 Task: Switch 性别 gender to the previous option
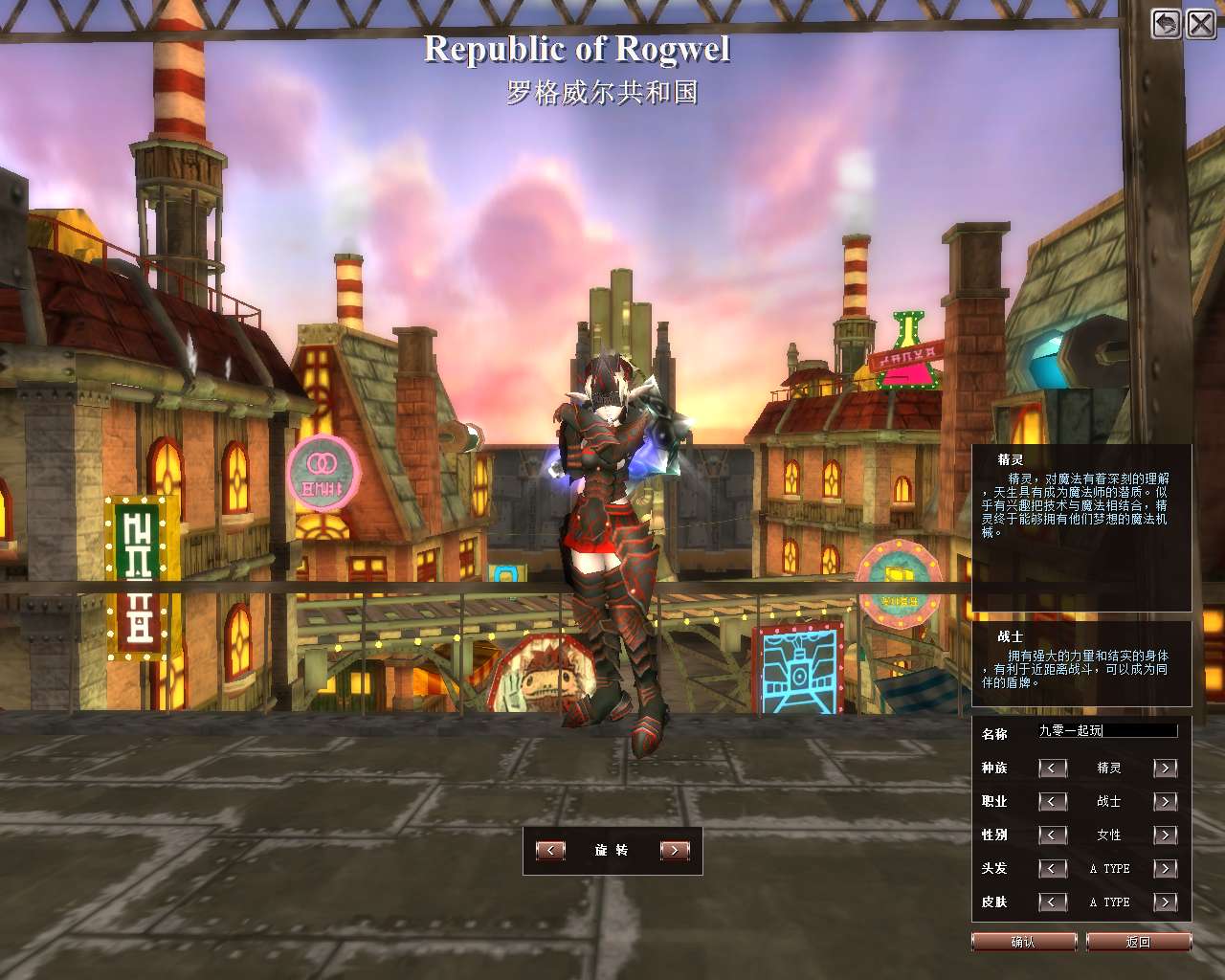(1053, 835)
